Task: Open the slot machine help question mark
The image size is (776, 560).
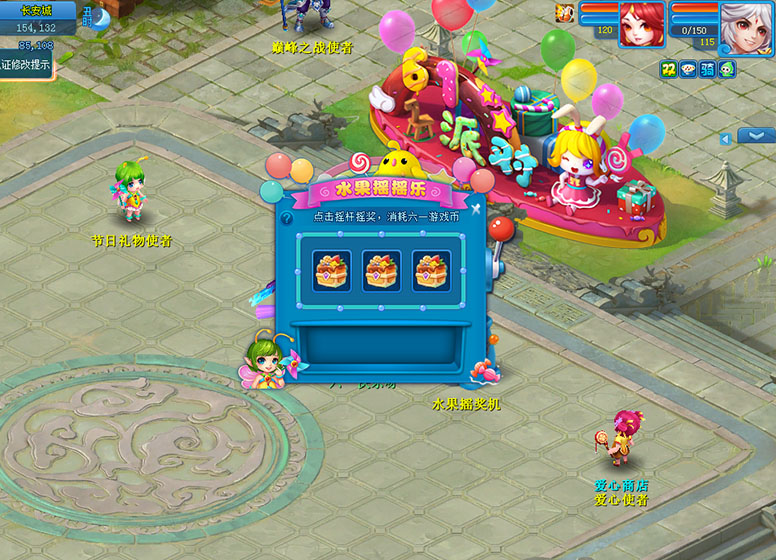Action: (x=287, y=218)
